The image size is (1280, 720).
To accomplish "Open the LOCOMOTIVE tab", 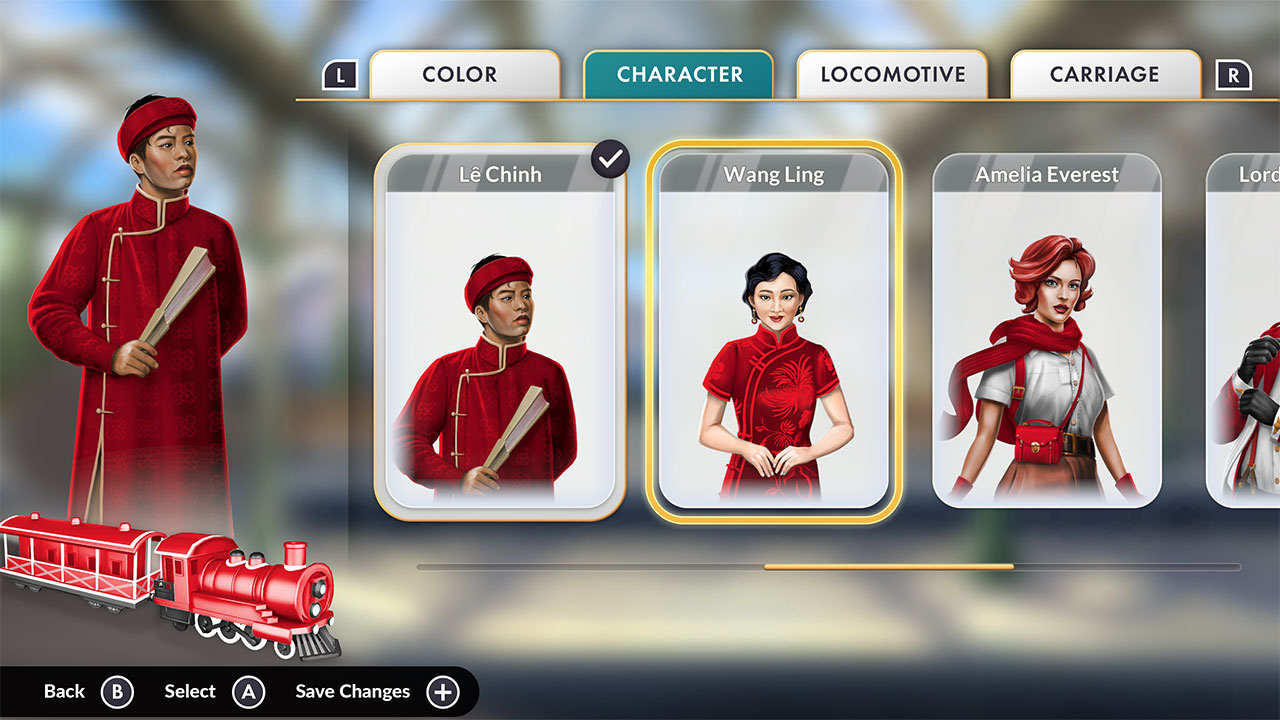I will coord(891,73).
